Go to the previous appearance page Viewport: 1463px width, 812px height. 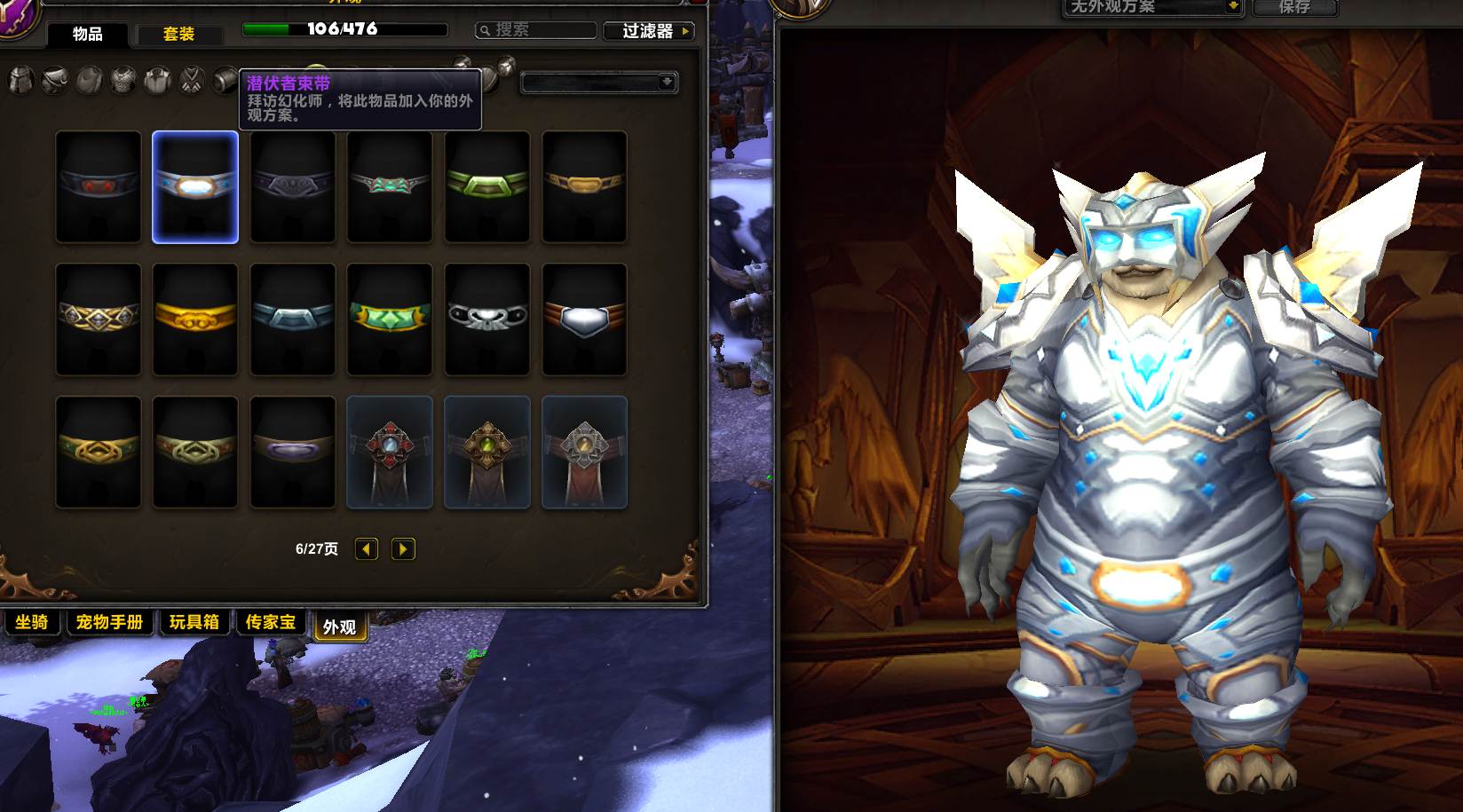pyautogui.click(x=367, y=549)
